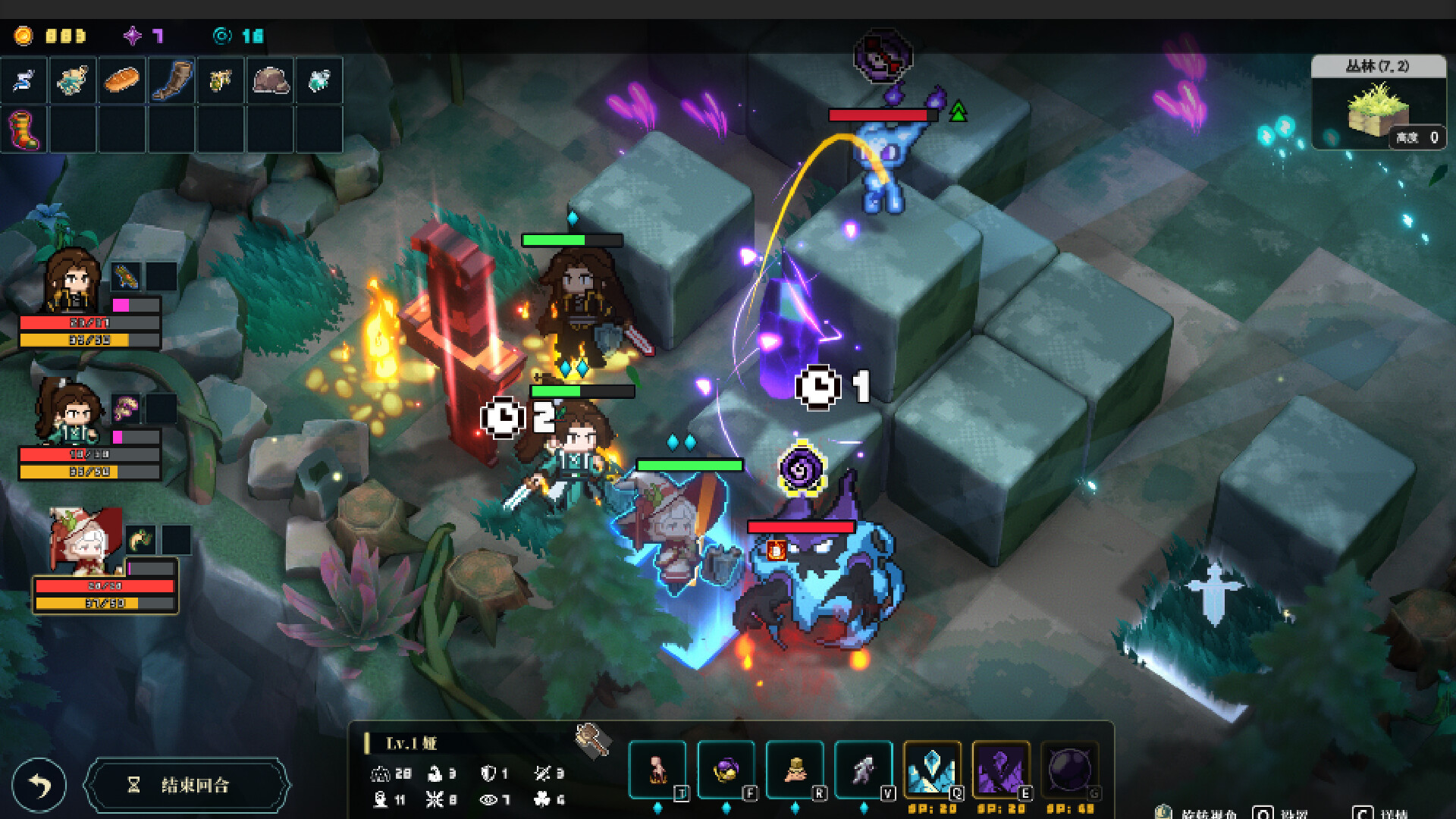Click the 结束回合 end turn button
This screenshot has width=1456, height=819.
[x=187, y=785]
